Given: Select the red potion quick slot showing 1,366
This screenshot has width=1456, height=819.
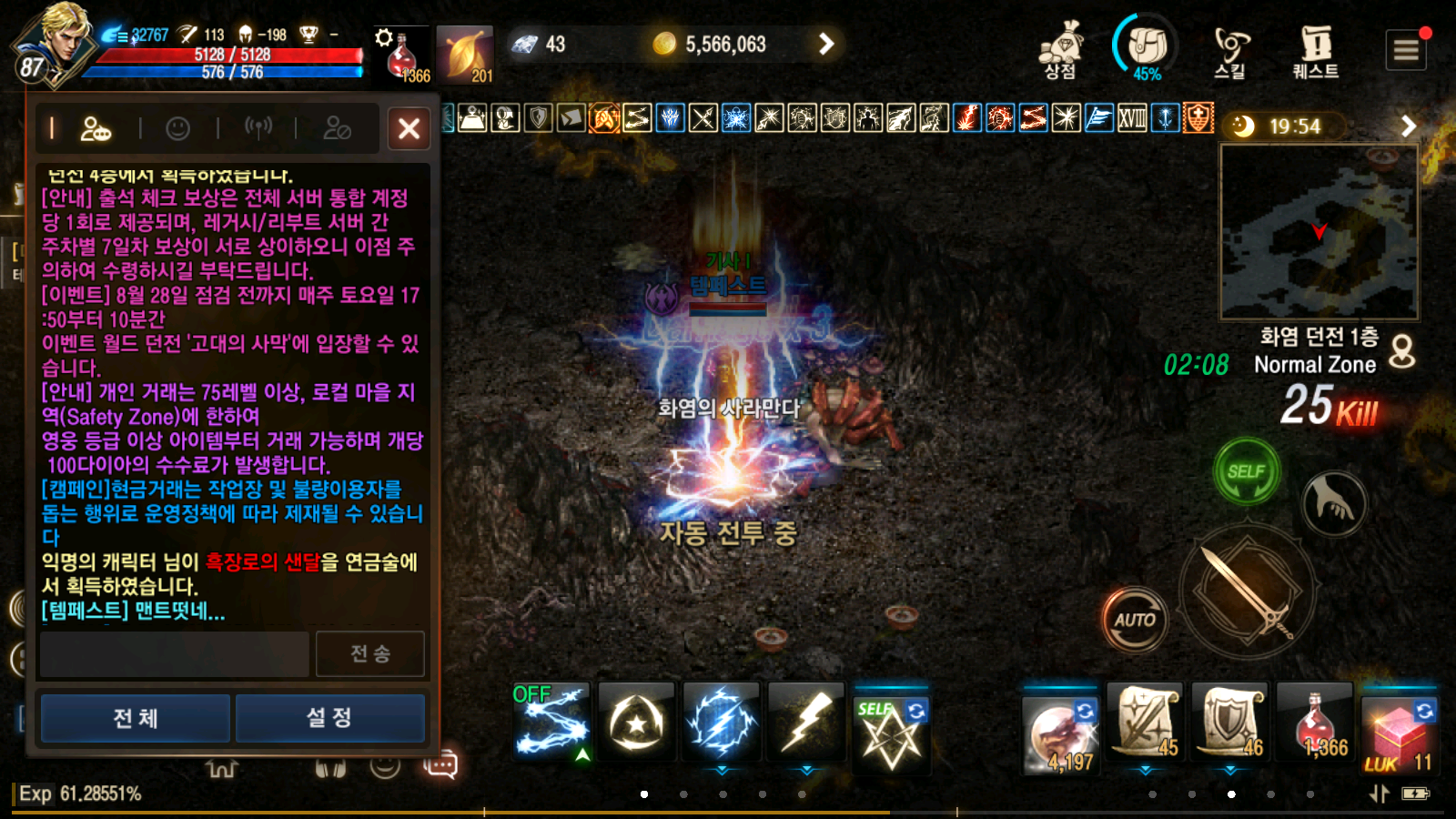Looking at the screenshot, I should [x=1314, y=723].
